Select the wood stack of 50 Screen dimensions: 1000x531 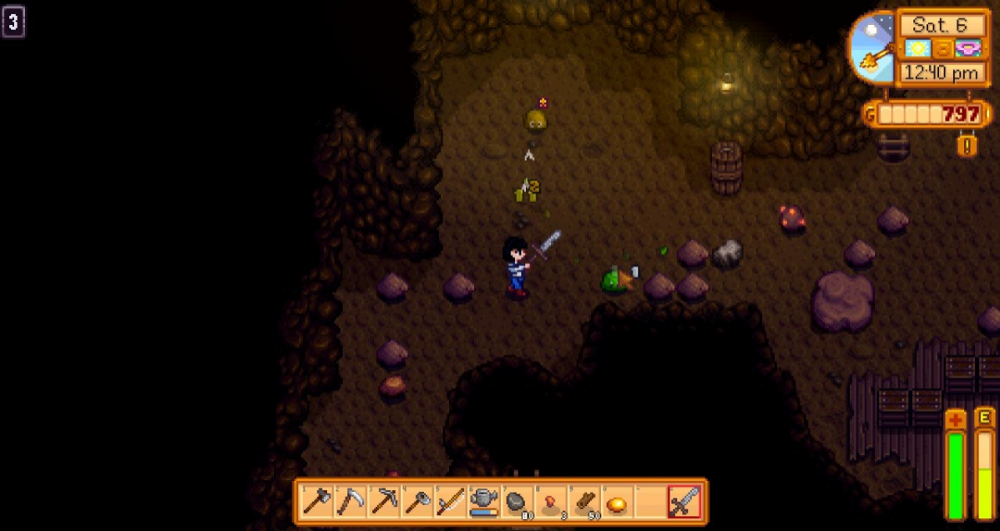coord(584,501)
